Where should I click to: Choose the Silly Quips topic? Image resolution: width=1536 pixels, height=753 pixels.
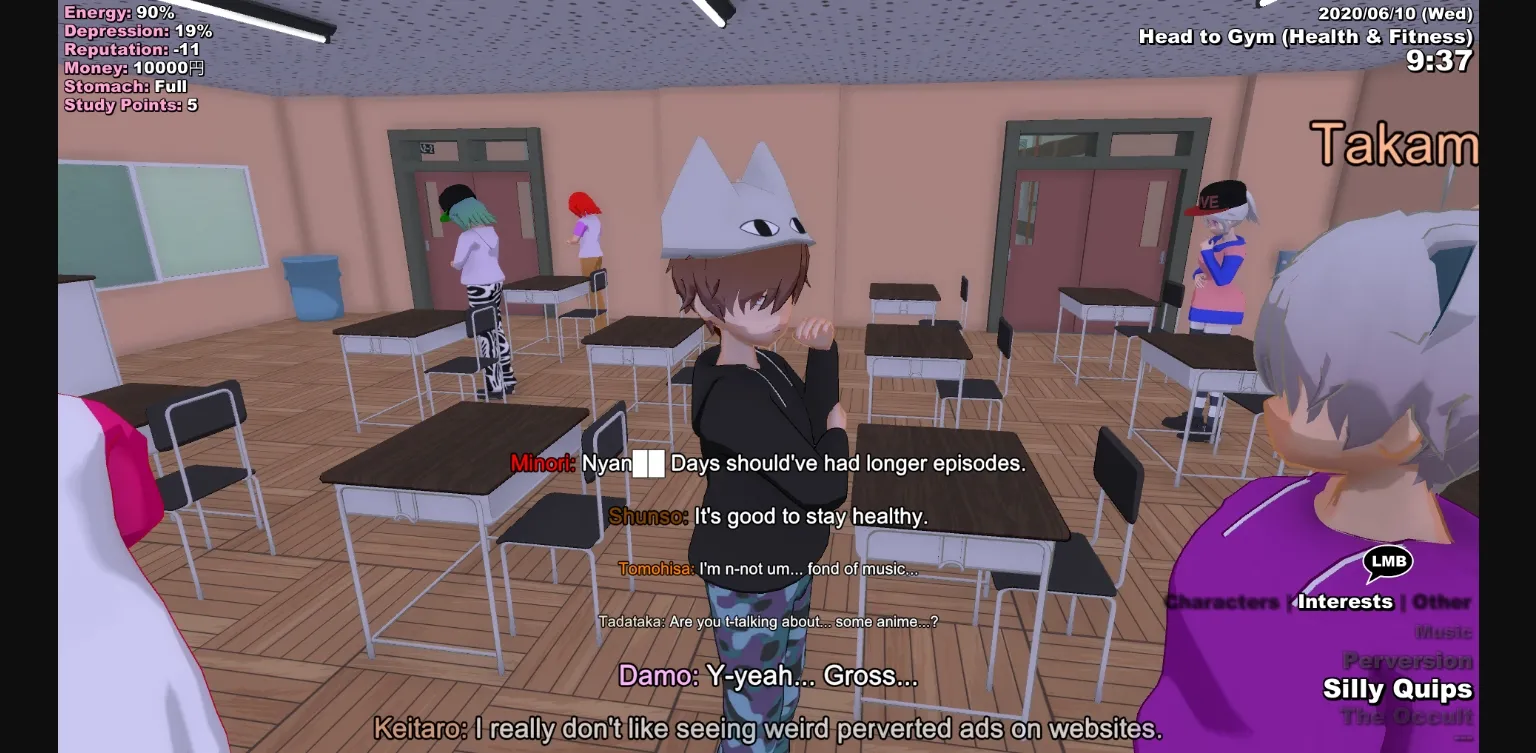(1398, 689)
